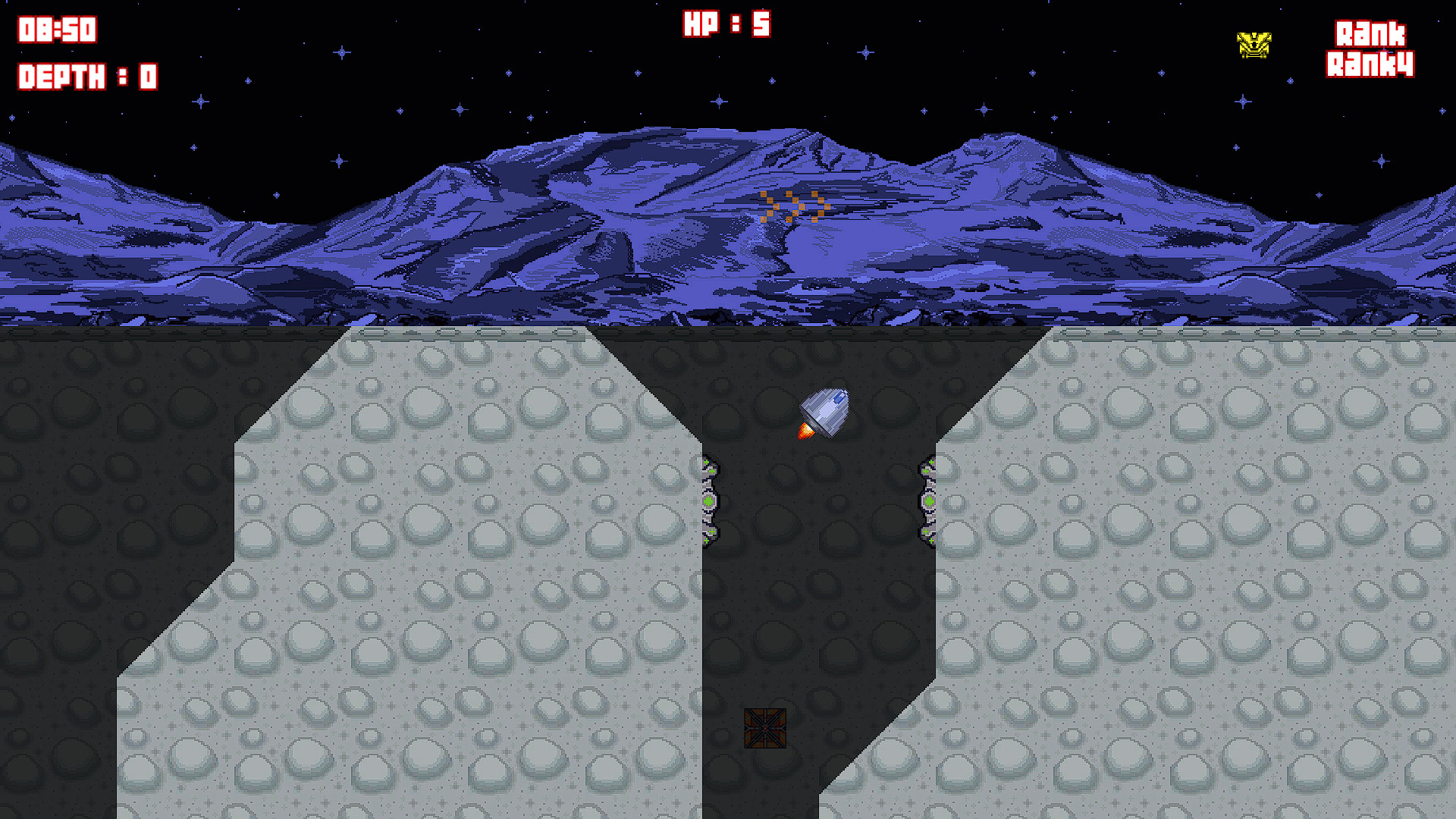Click the wooden crate in the cavern
1456x819 pixels.
click(764, 729)
